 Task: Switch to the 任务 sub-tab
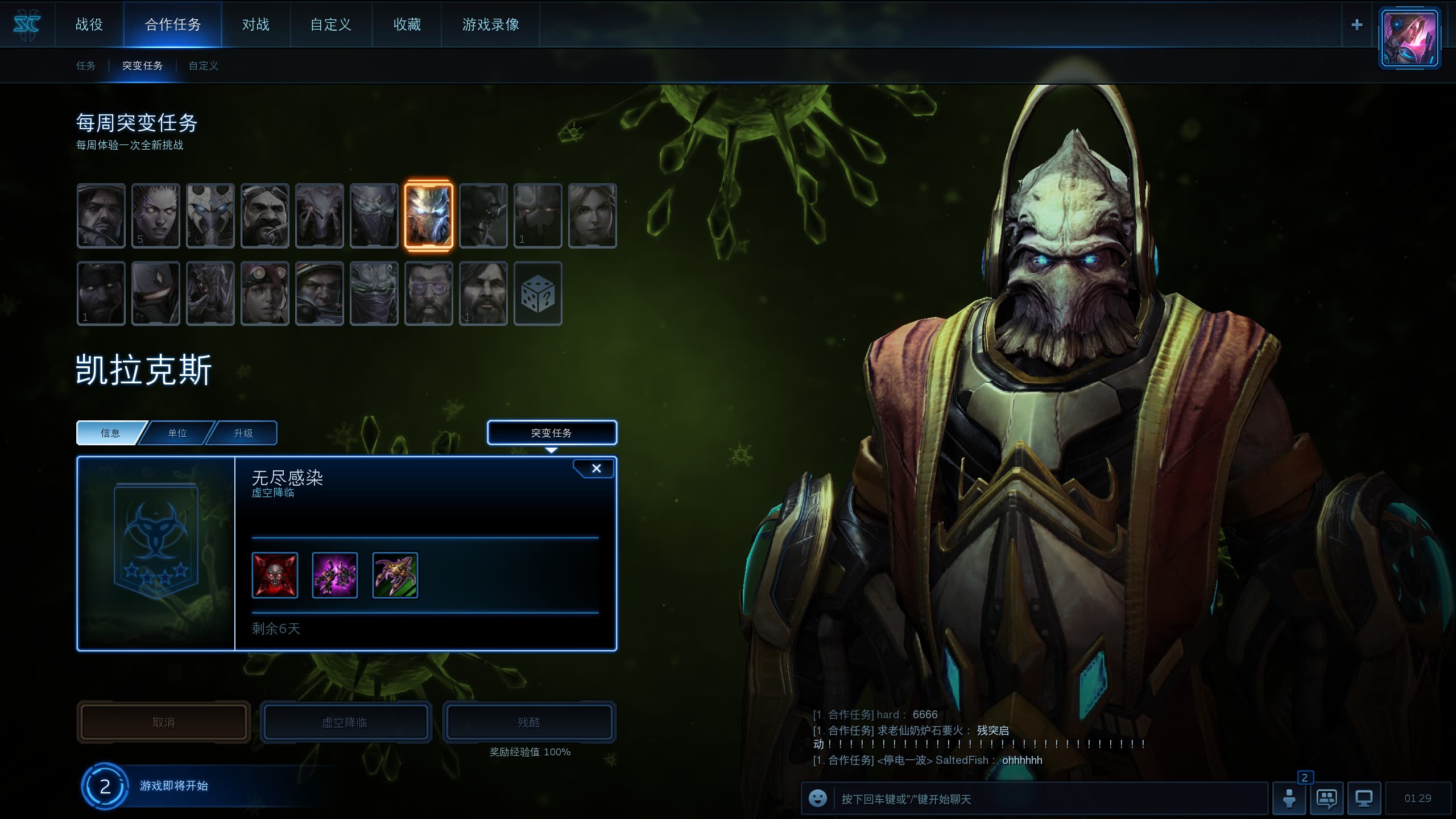(86, 66)
